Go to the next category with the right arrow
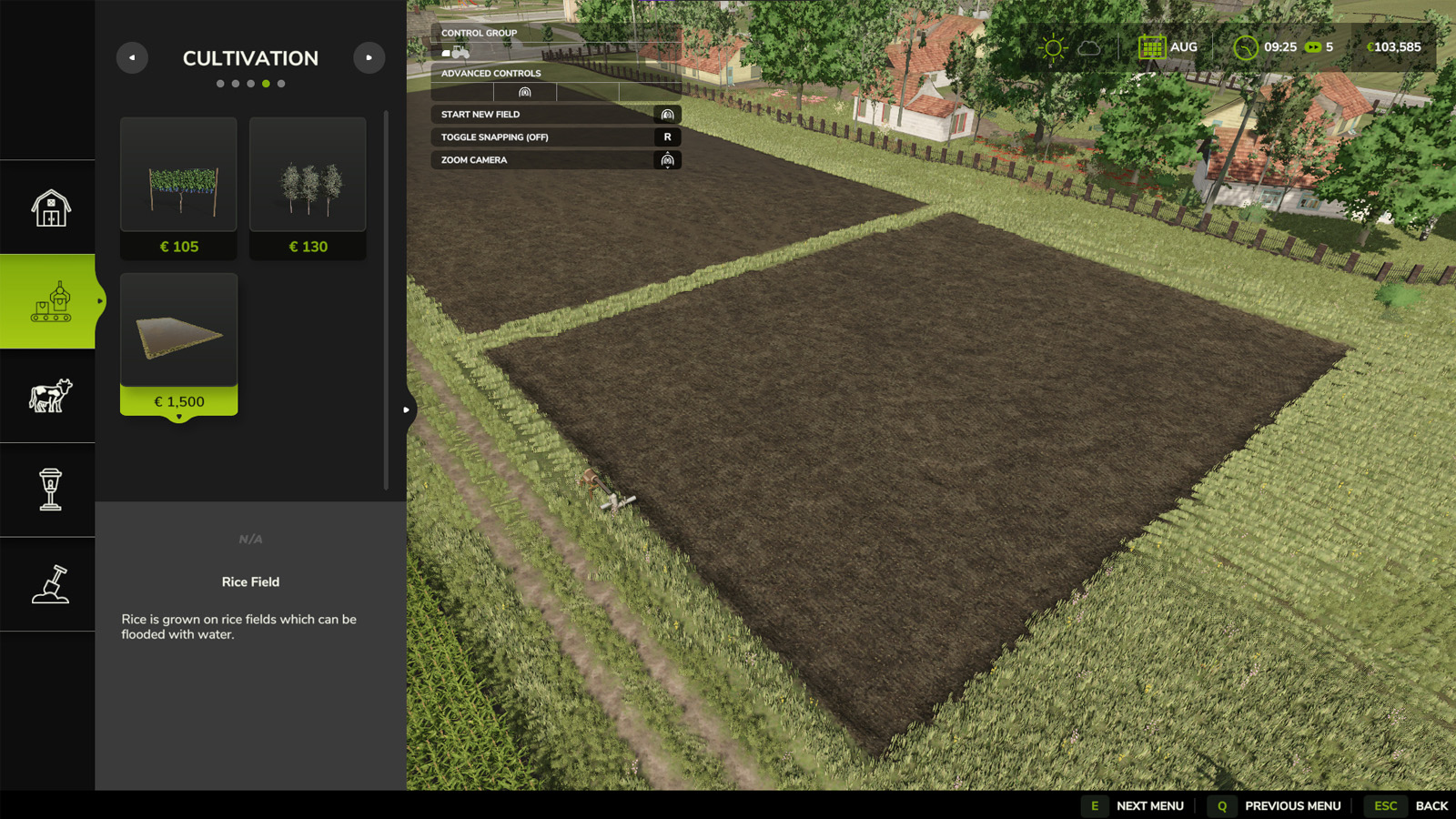Viewport: 1456px width, 819px height. (x=369, y=57)
